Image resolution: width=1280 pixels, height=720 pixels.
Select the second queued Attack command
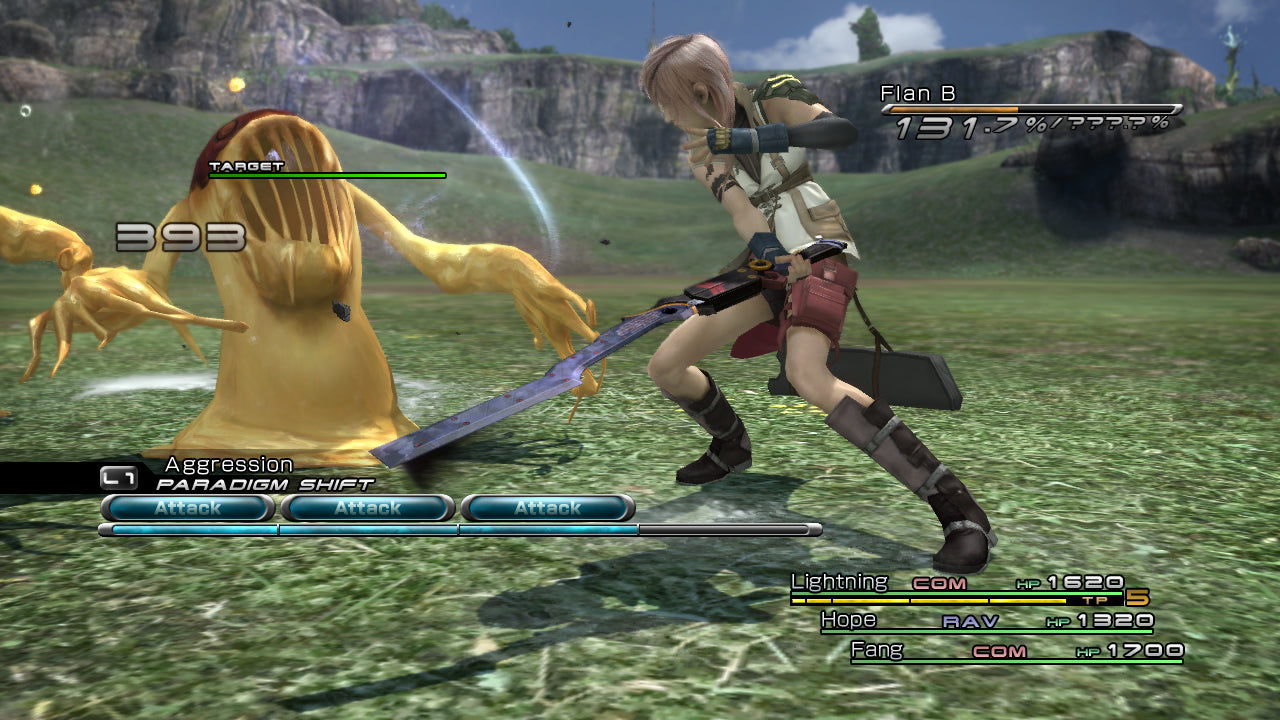[x=365, y=508]
